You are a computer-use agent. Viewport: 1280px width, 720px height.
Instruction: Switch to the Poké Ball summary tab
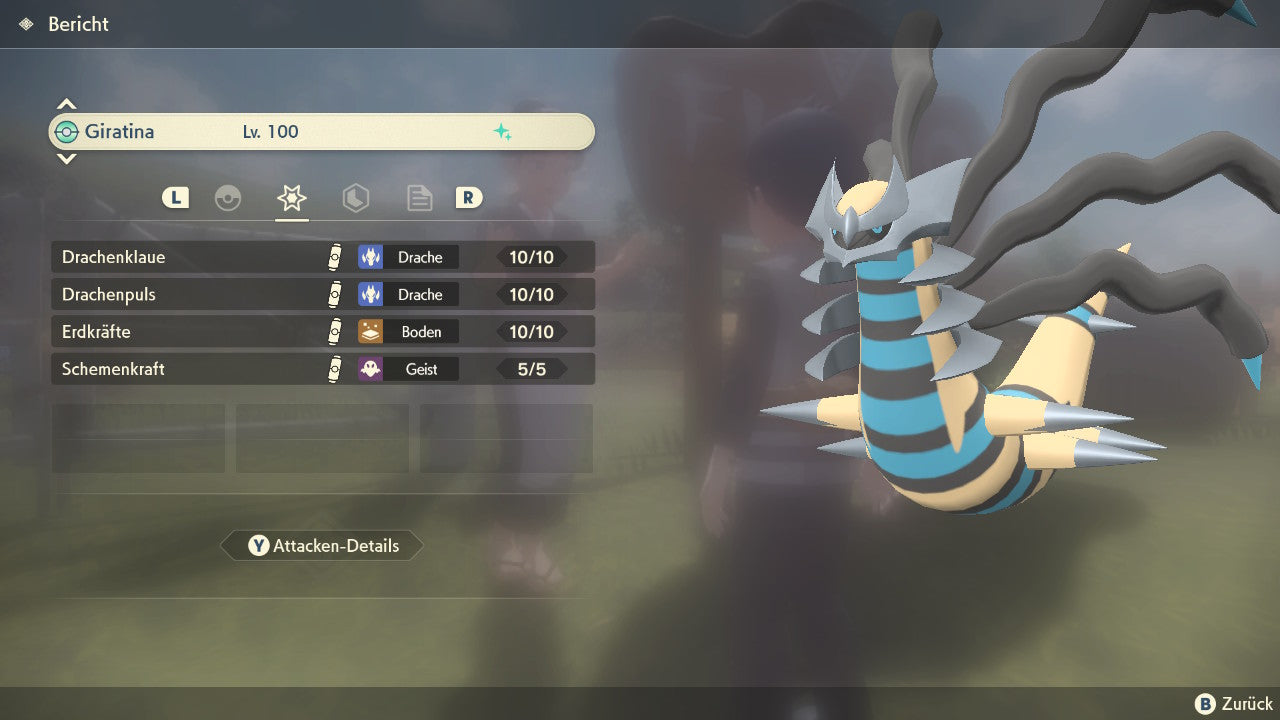228,198
